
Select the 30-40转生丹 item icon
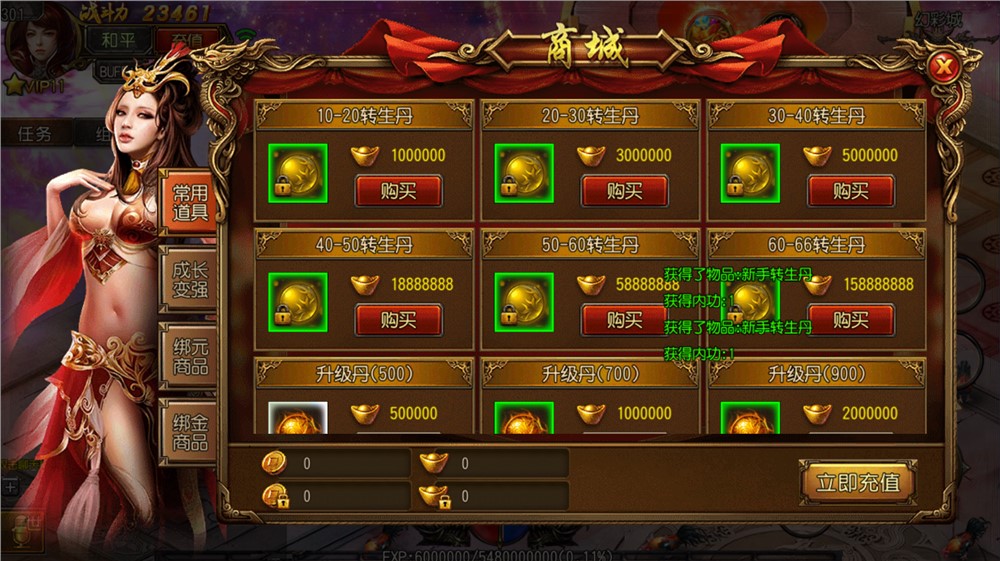(x=751, y=173)
